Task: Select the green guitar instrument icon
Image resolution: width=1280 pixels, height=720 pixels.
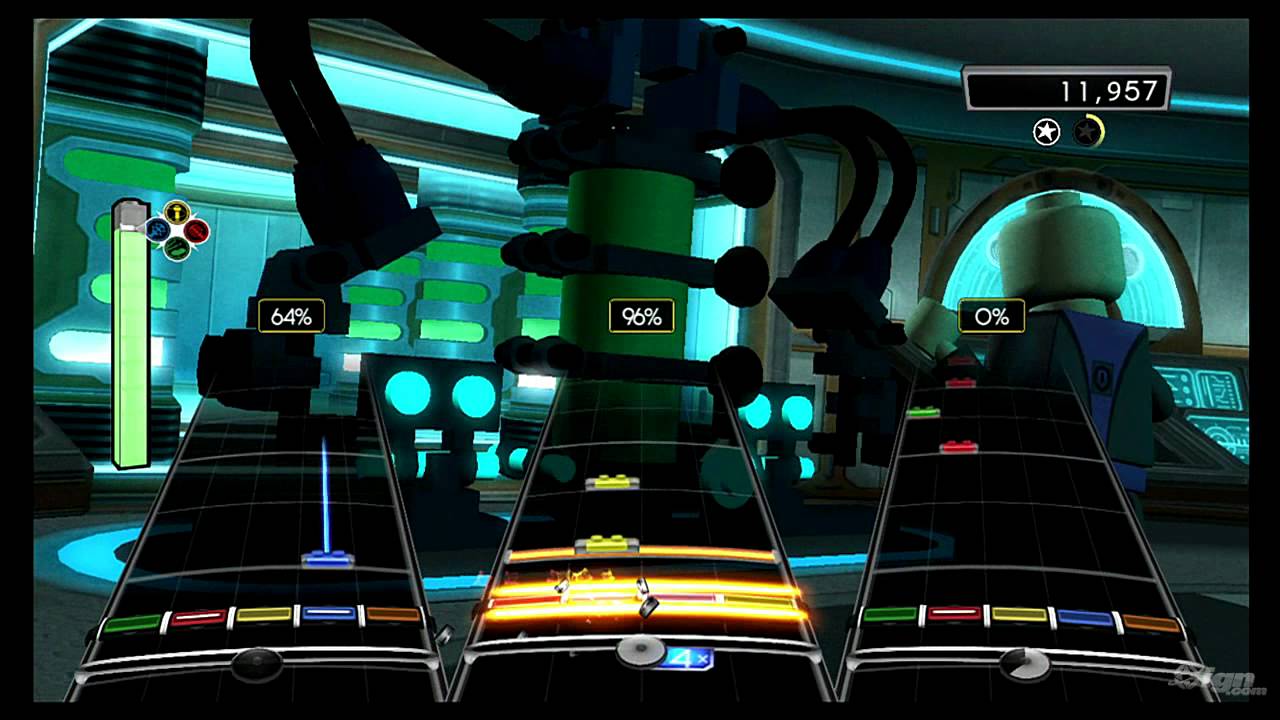Action: tap(177, 248)
